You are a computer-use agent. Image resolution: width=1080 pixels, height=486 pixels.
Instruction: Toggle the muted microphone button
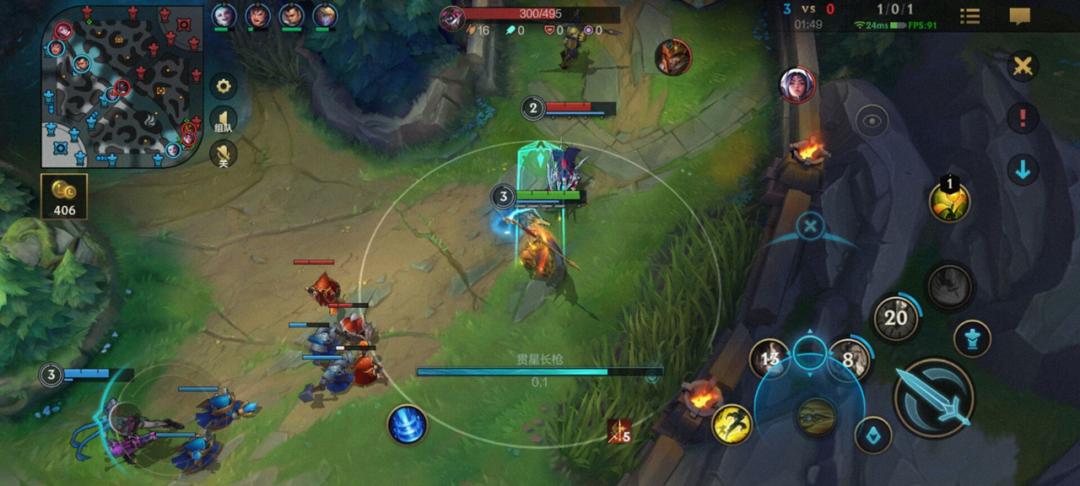(x=223, y=154)
